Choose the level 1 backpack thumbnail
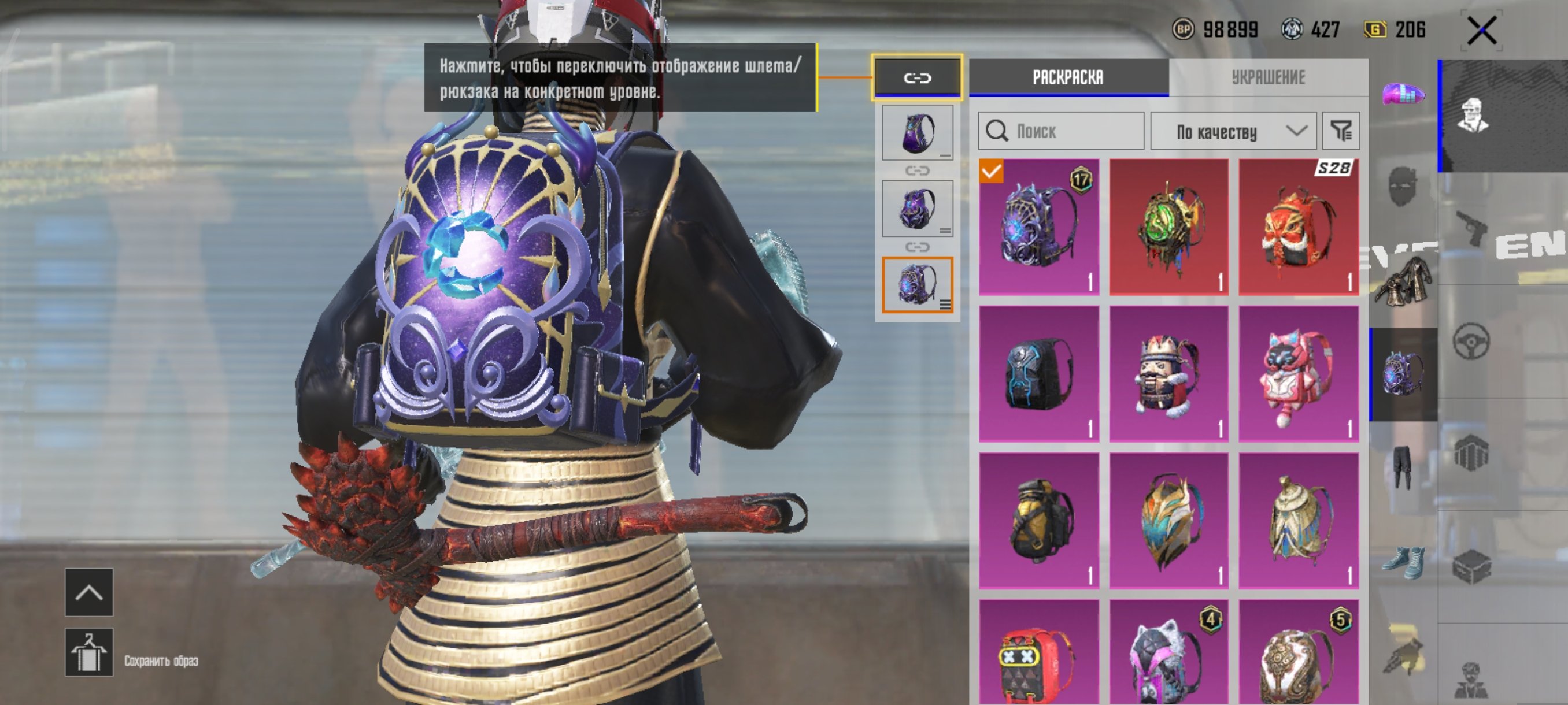Screen dimensions: 1568x705 pos(918,132)
